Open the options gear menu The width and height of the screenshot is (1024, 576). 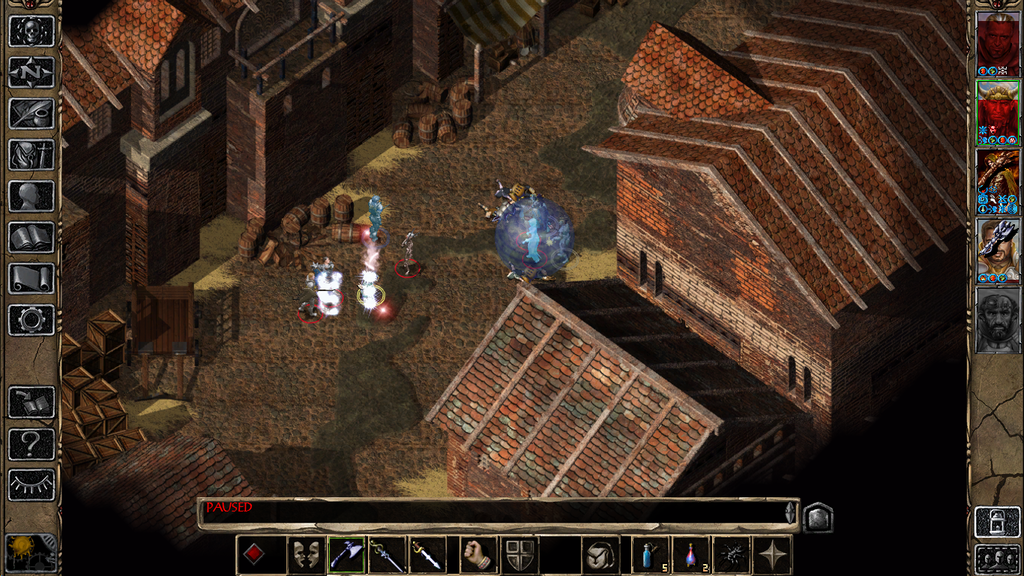point(31,319)
